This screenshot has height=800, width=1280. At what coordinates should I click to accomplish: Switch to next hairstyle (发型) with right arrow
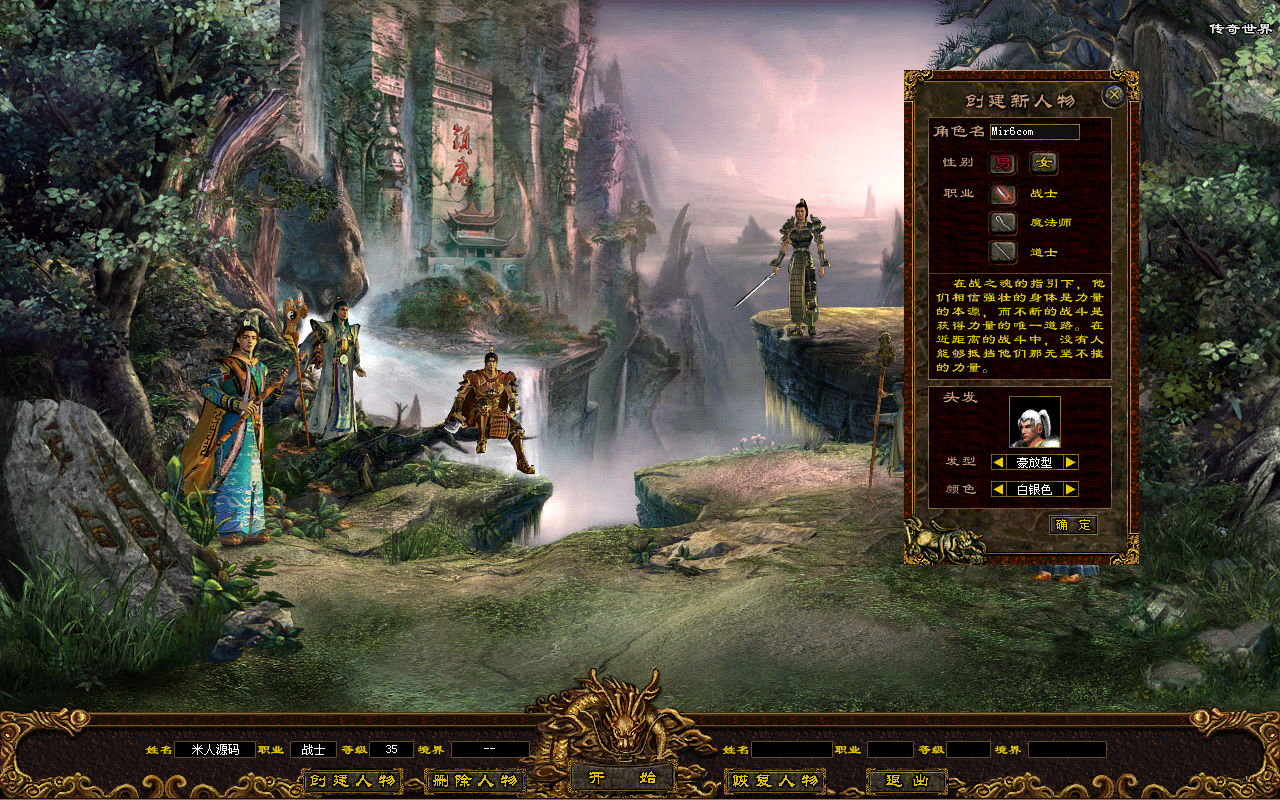point(1070,462)
